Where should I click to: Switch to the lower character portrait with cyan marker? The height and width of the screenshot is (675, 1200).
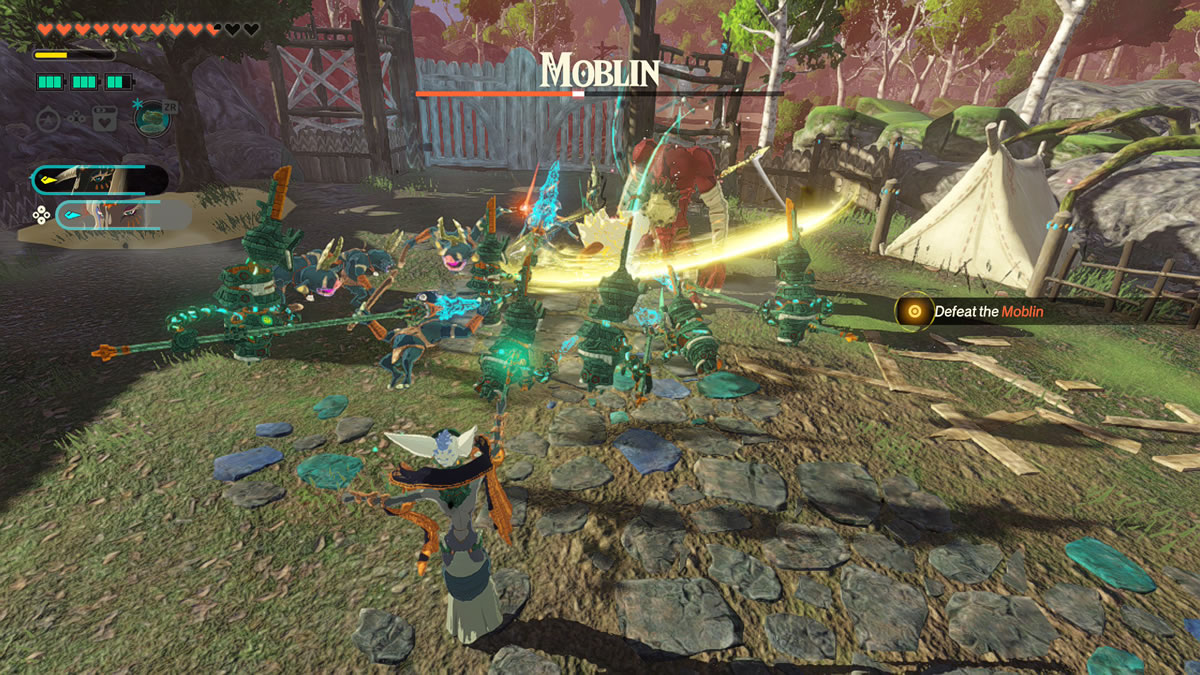click(110, 214)
